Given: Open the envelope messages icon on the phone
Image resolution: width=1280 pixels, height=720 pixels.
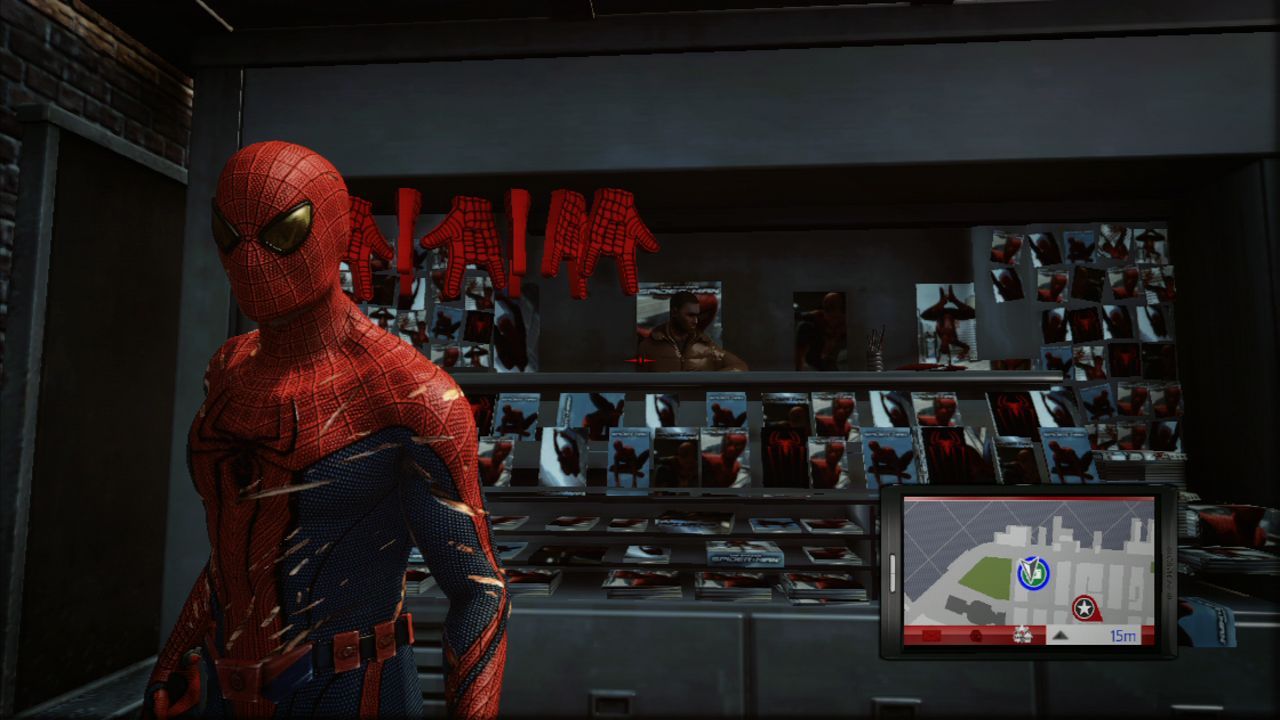Looking at the screenshot, I should [x=931, y=635].
